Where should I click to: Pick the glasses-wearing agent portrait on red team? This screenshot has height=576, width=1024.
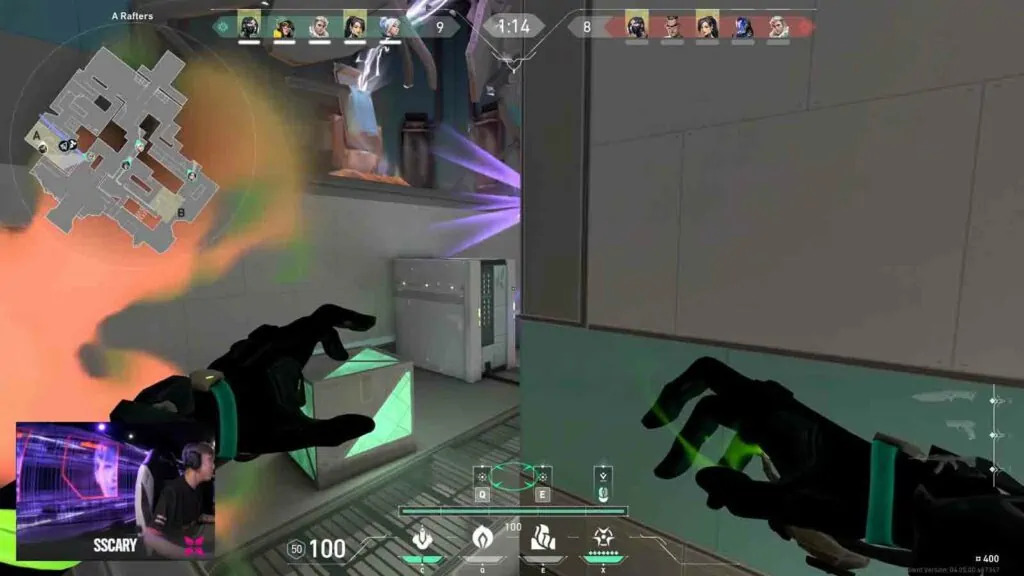click(x=672, y=27)
